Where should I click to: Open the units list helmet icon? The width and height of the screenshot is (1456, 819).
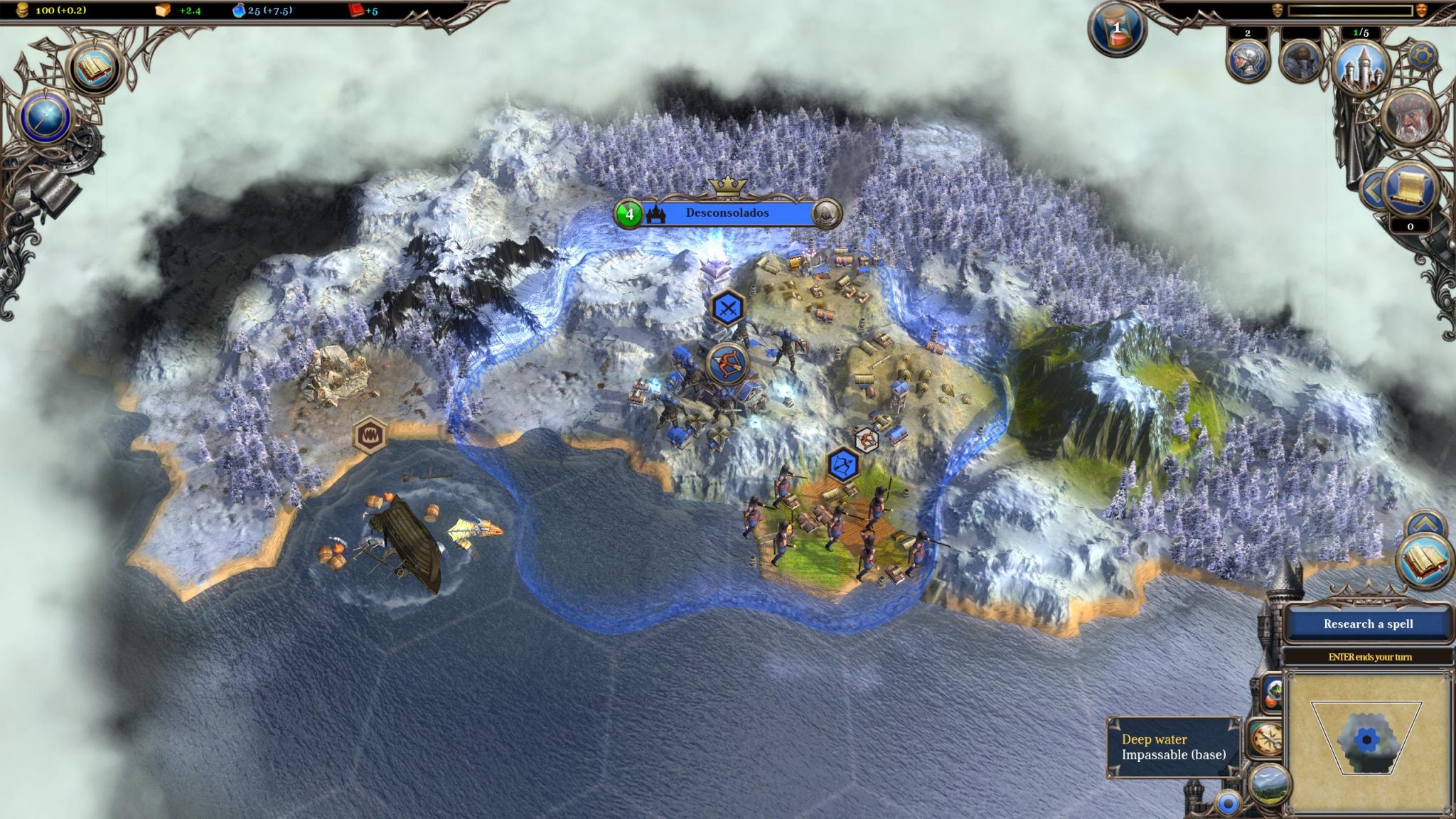click(1248, 60)
